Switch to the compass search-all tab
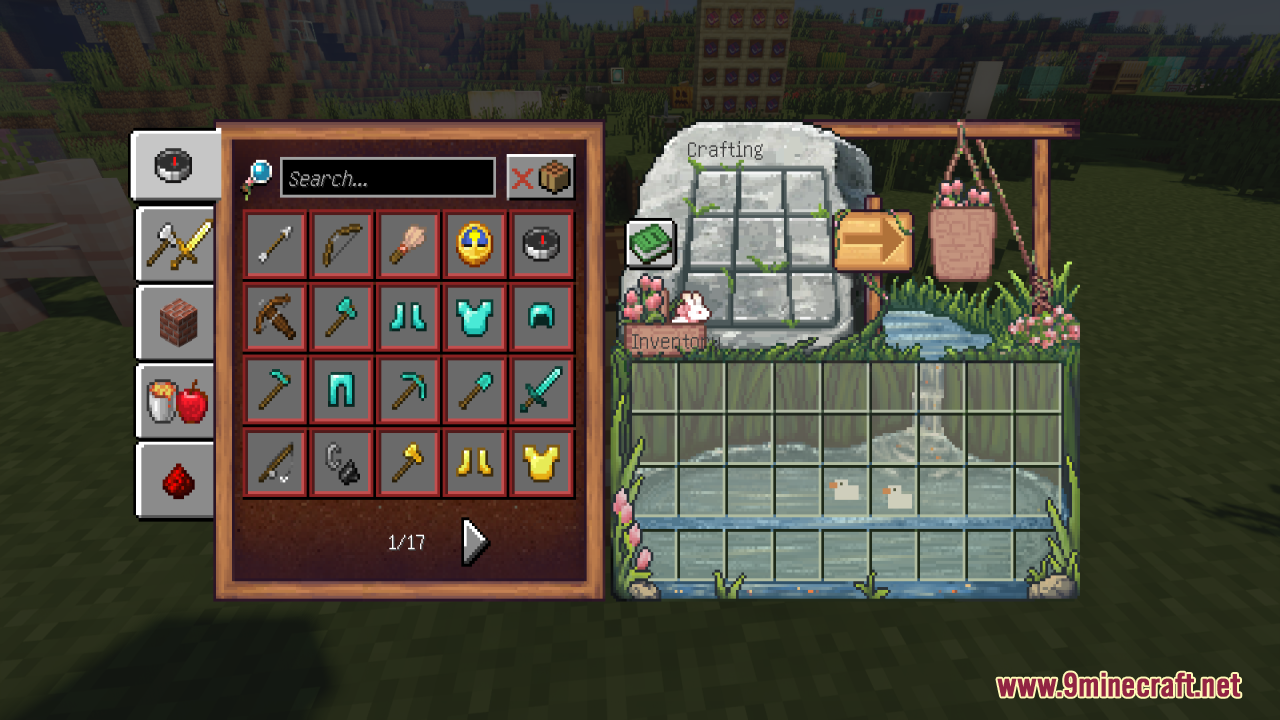The image size is (1280, 720). tap(174, 166)
